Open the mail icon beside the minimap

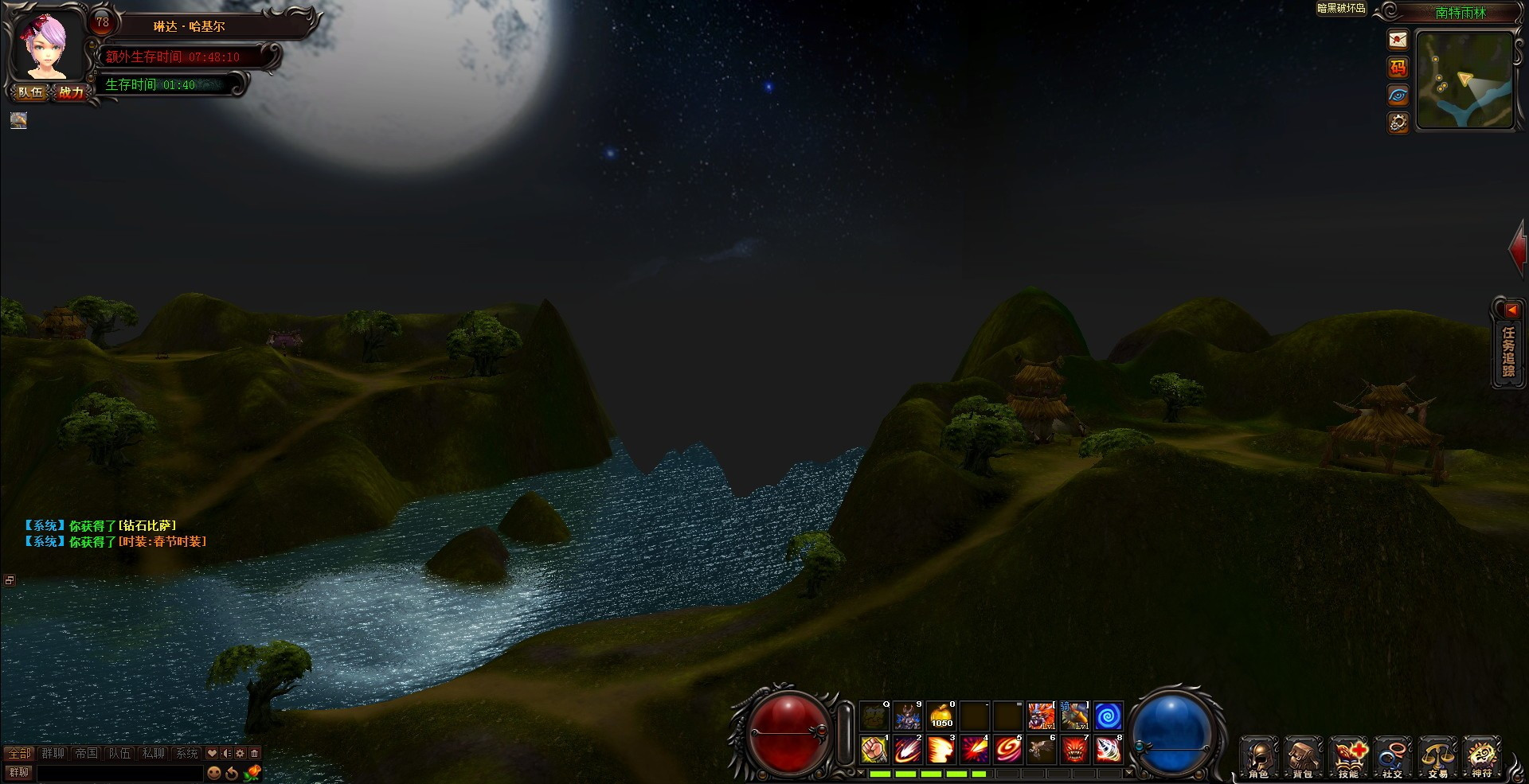click(1398, 40)
